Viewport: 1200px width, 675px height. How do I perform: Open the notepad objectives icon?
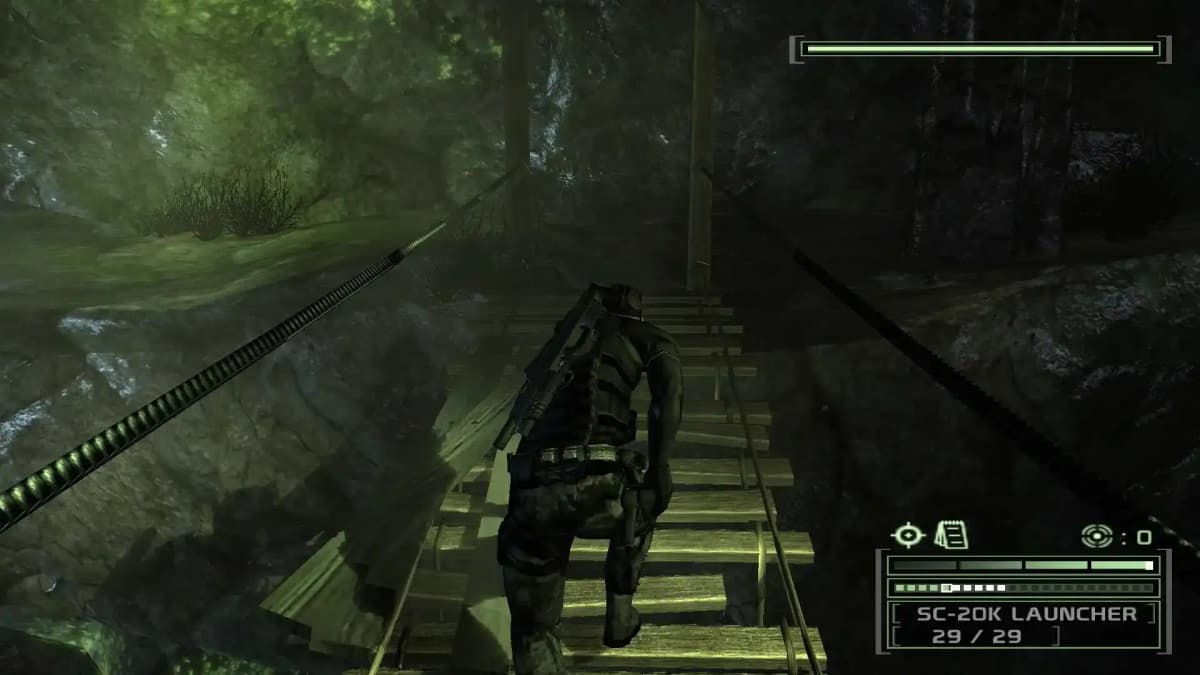950,536
